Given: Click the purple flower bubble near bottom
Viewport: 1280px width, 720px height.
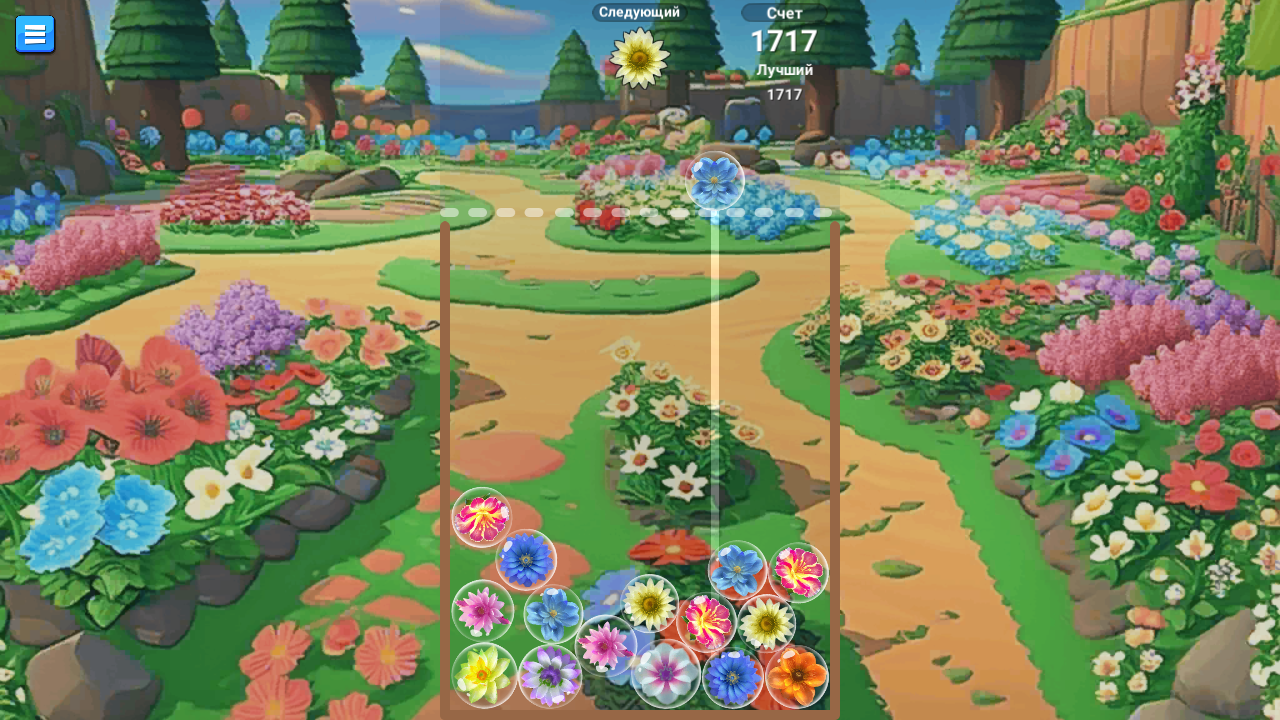Looking at the screenshot, I should (x=548, y=678).
